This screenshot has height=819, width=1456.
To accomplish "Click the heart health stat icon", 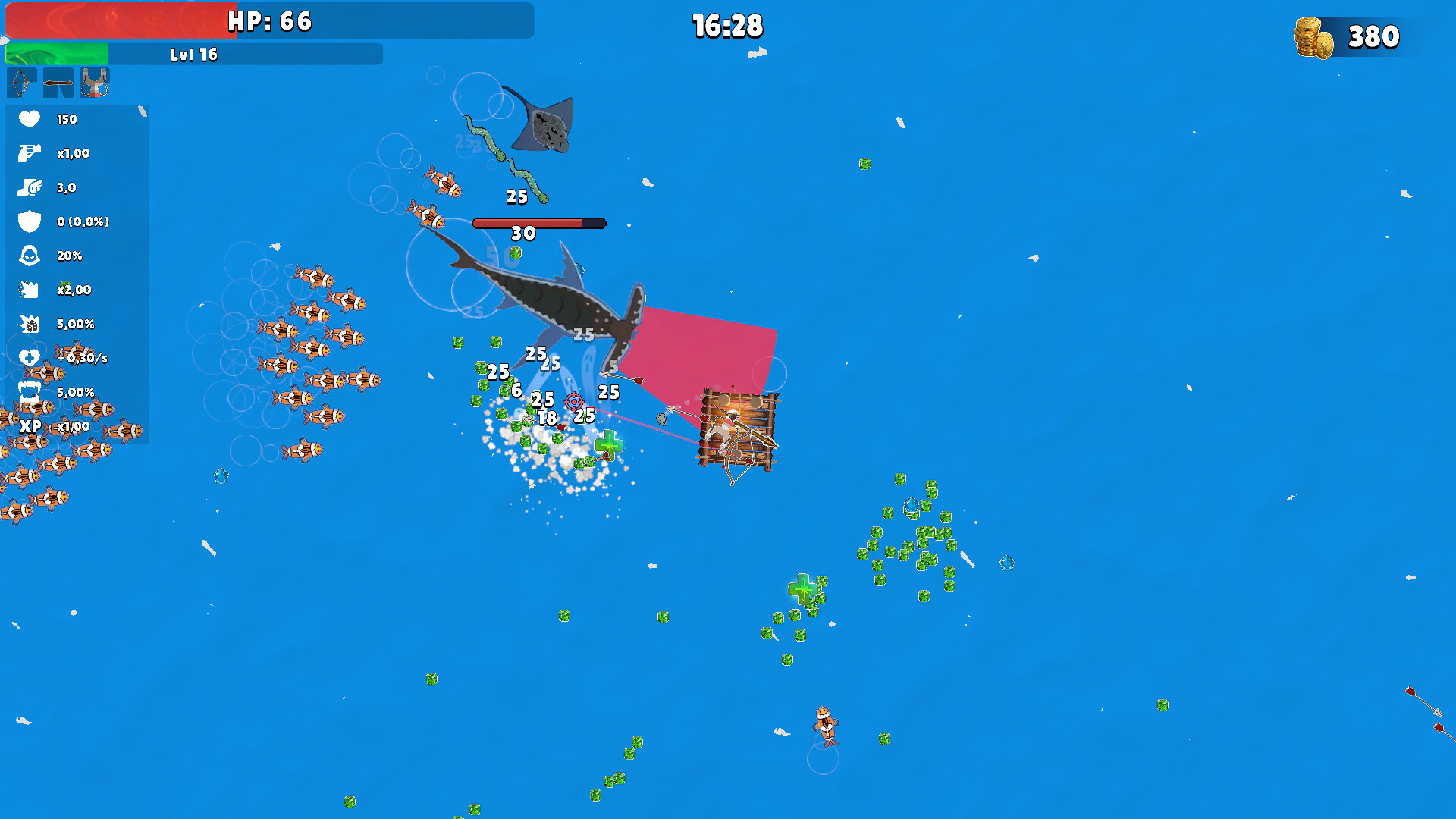I will coord(28,119).
